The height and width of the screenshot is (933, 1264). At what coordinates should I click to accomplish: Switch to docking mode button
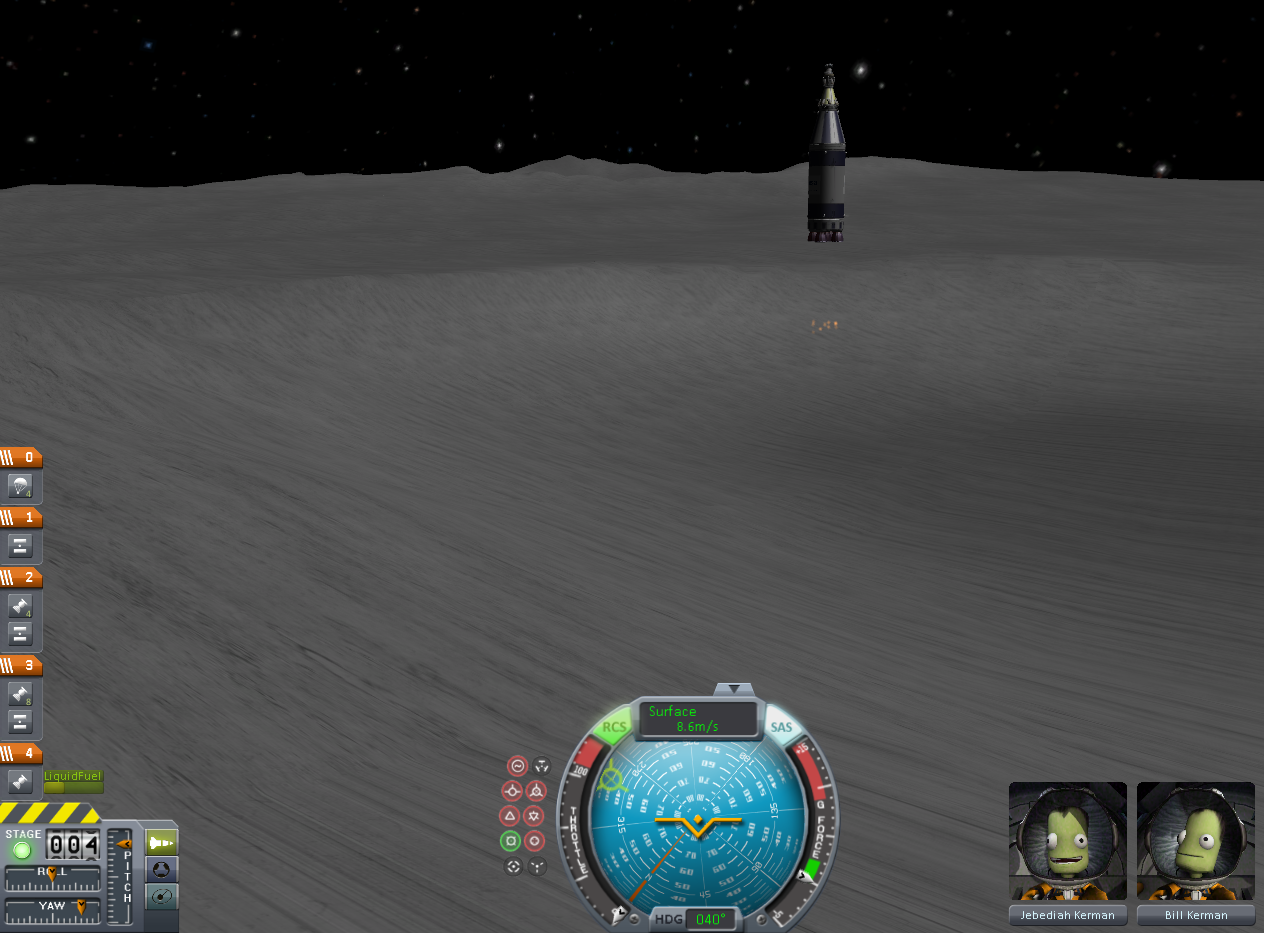click(x=161, y=870)
